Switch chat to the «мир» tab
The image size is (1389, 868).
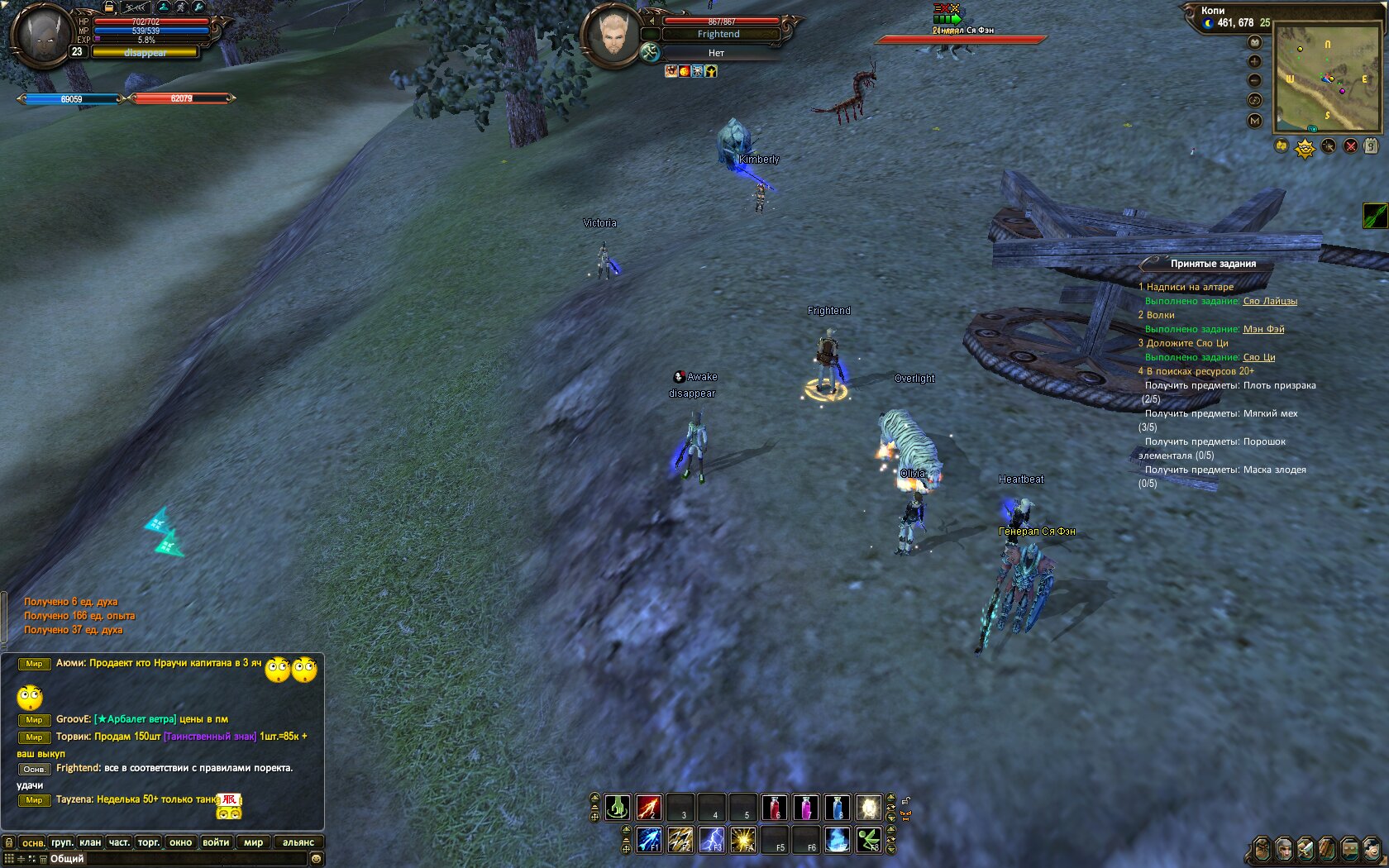(x=253, y=842)
